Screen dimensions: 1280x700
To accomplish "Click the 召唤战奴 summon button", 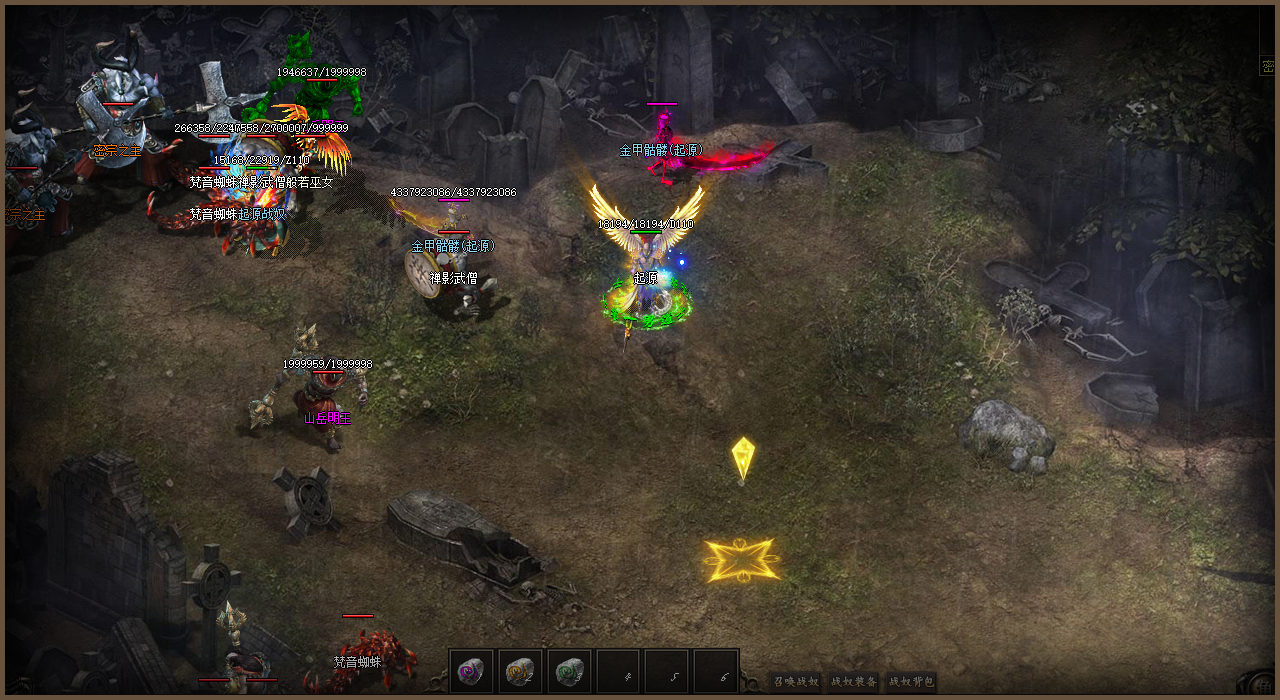I will [797, 682].
